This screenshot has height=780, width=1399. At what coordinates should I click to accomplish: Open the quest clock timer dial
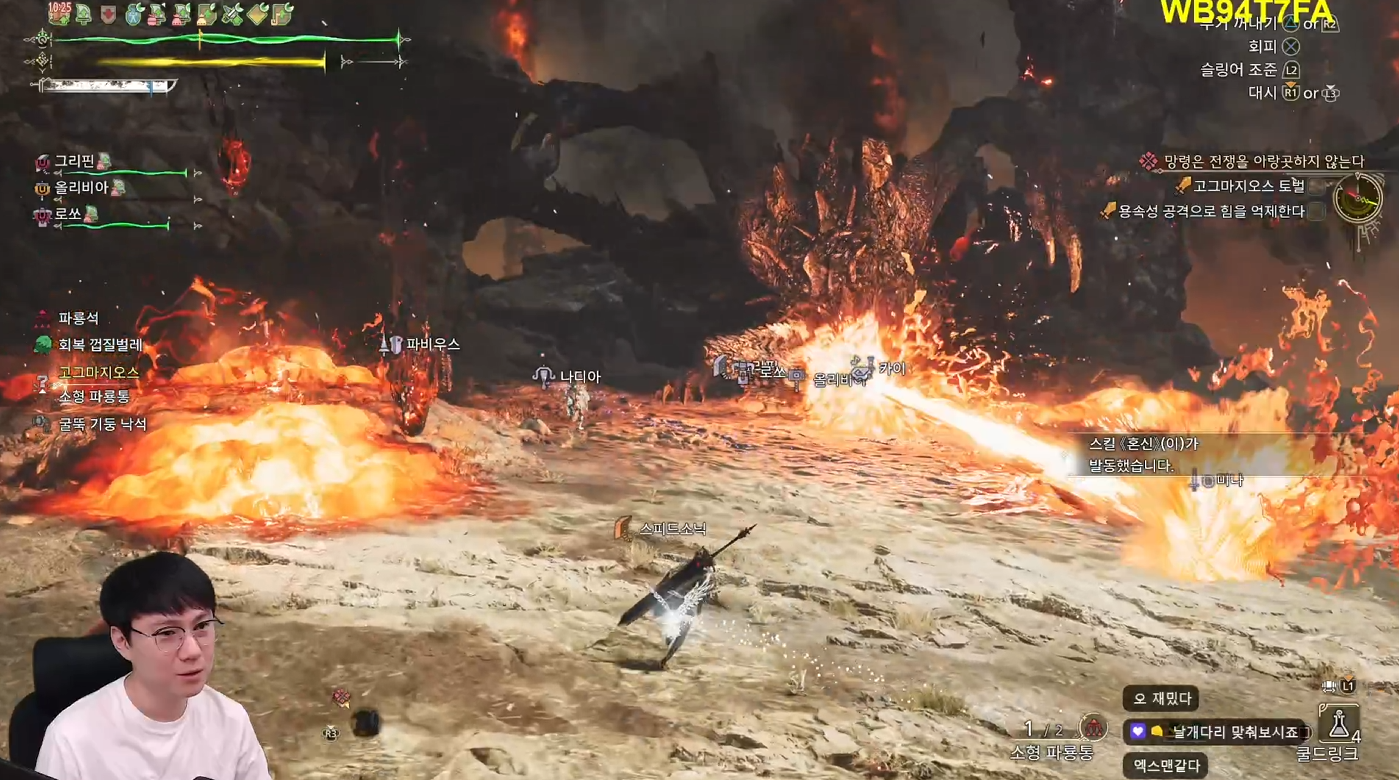(1358, 198)
